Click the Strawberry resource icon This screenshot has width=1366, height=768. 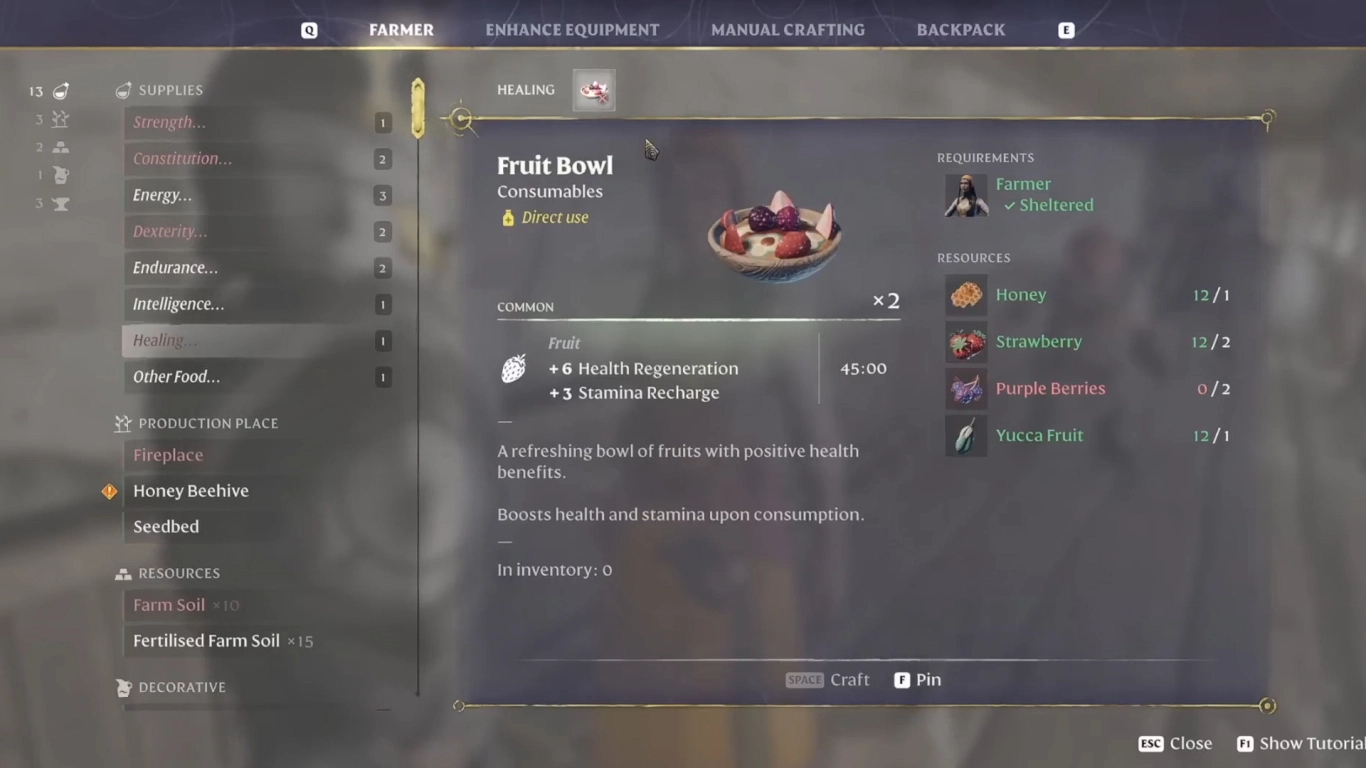click(965, 342)
